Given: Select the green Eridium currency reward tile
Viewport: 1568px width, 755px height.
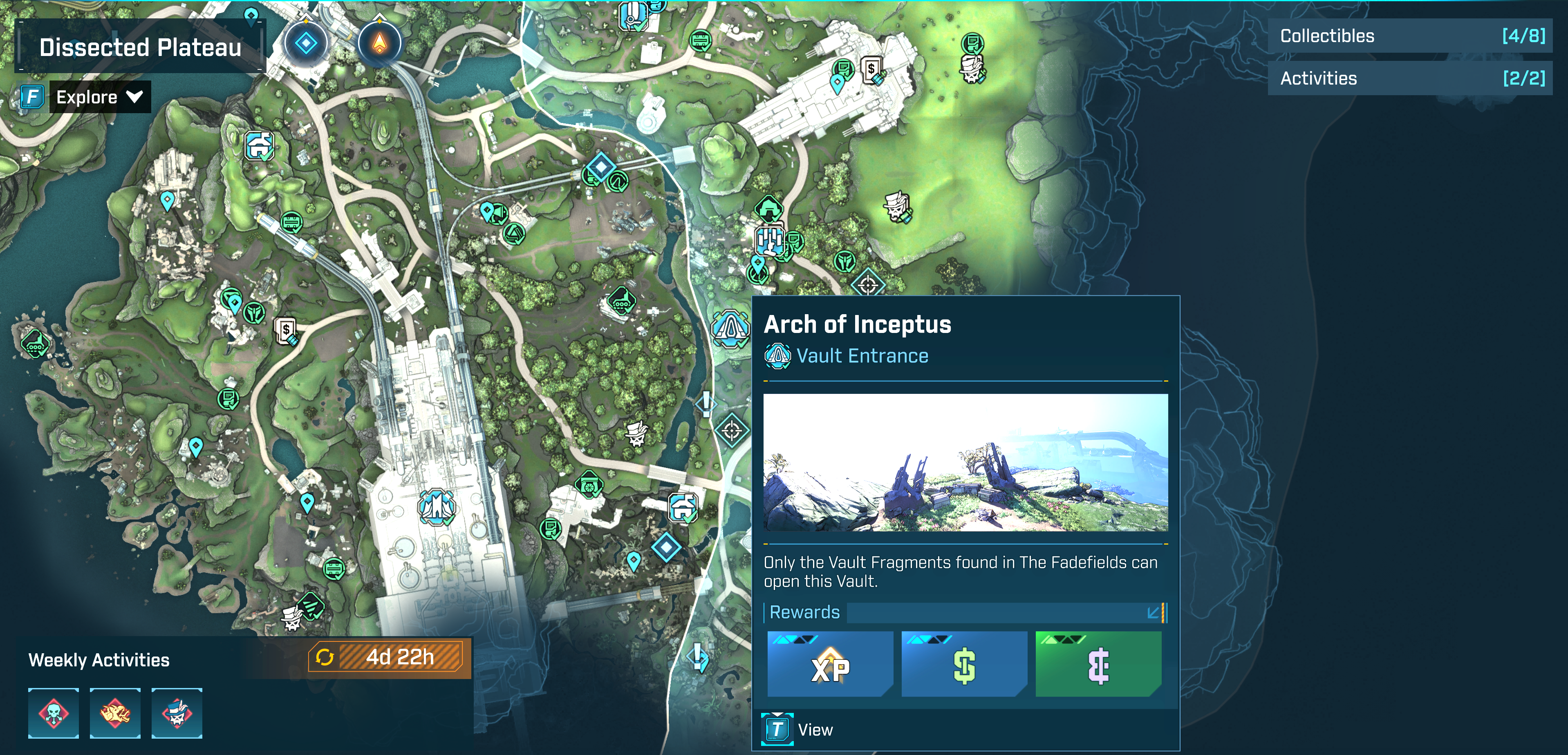Looking at the screenshot, I should pos(1098,664).
